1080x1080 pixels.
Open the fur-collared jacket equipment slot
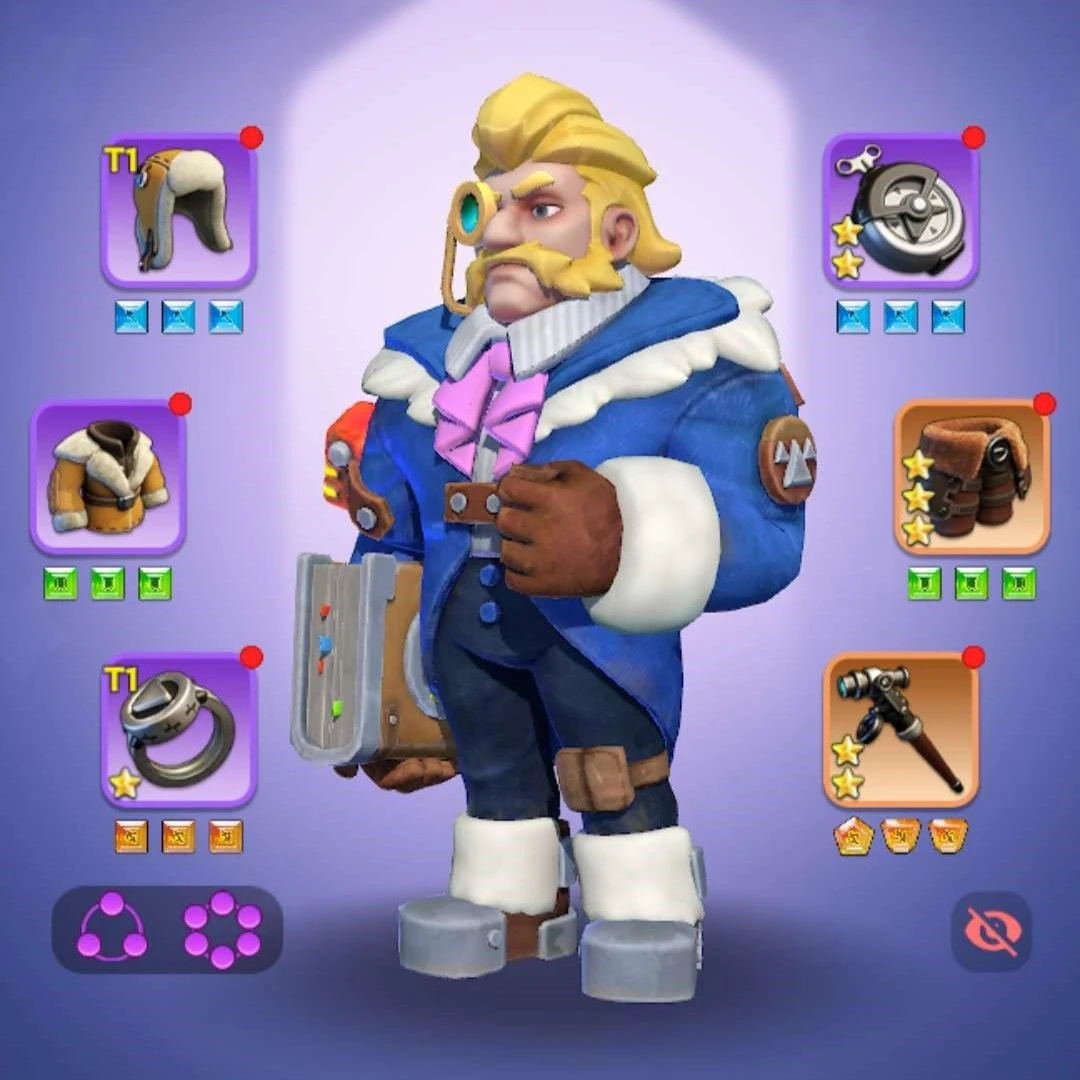(x=108, y=477)
